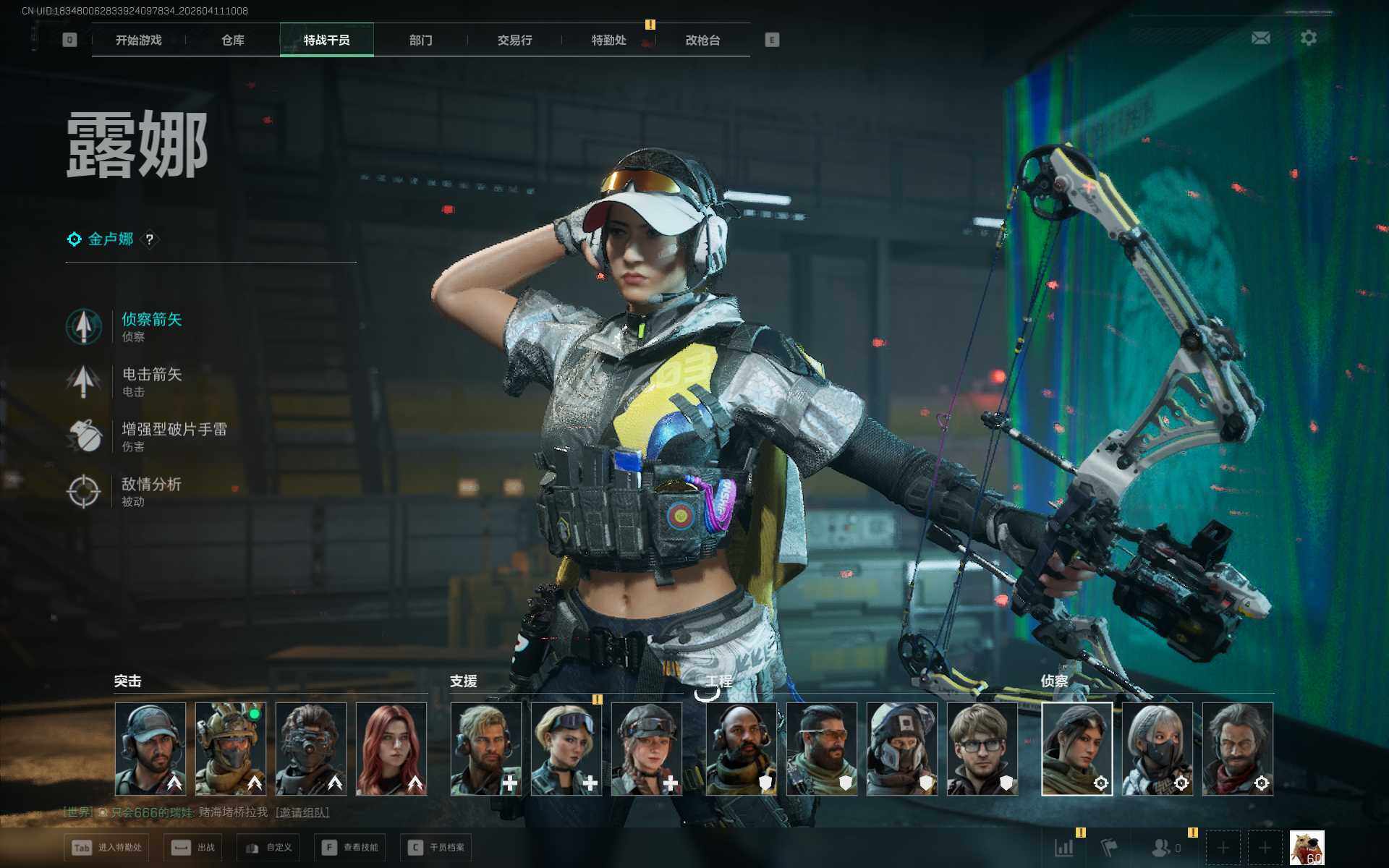Click the 自定义 button
1389x868 pixels.
click(268, 847)
